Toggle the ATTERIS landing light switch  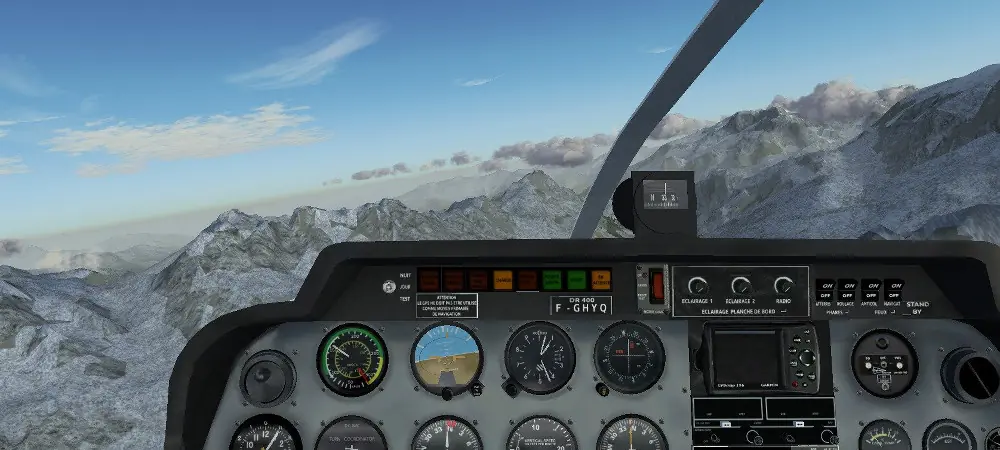tap(825, 291)
